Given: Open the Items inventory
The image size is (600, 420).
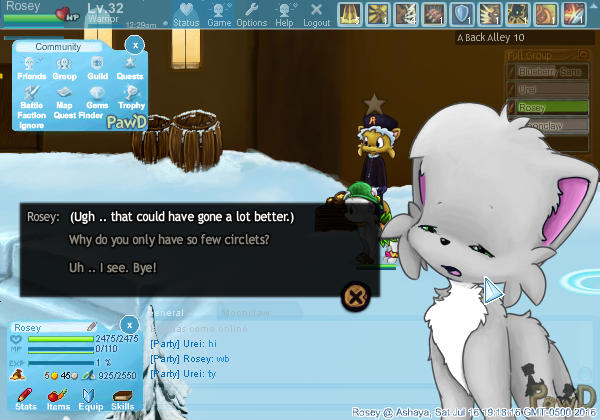Looking at the screenshot, I should (58, 399).
